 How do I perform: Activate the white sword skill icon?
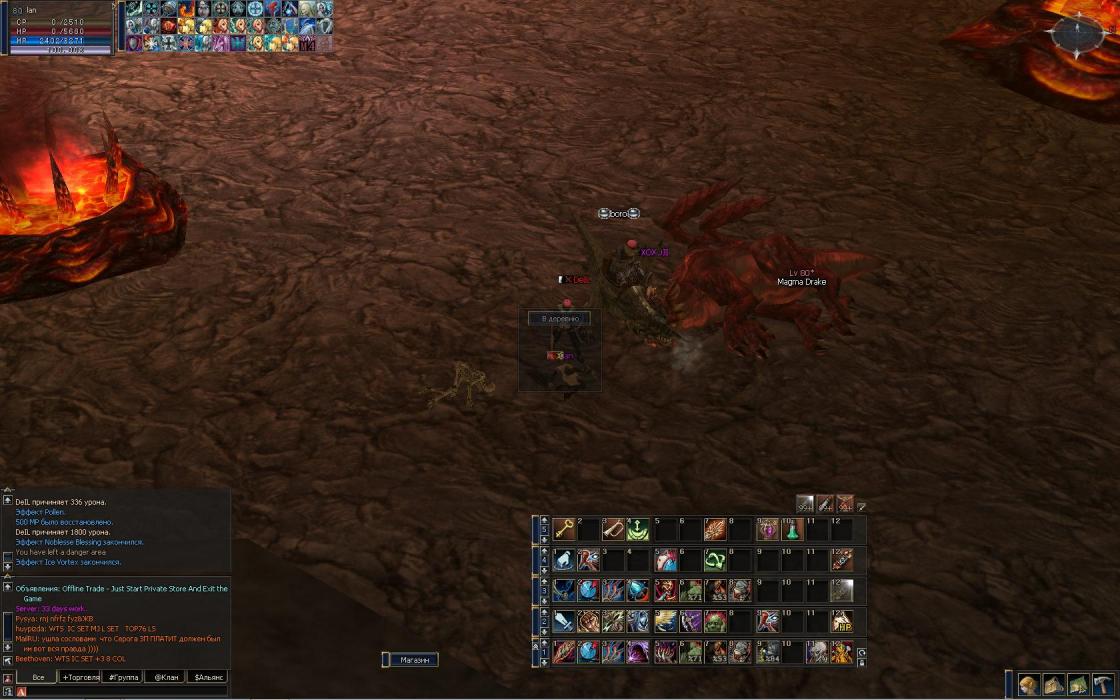point(564,621)
